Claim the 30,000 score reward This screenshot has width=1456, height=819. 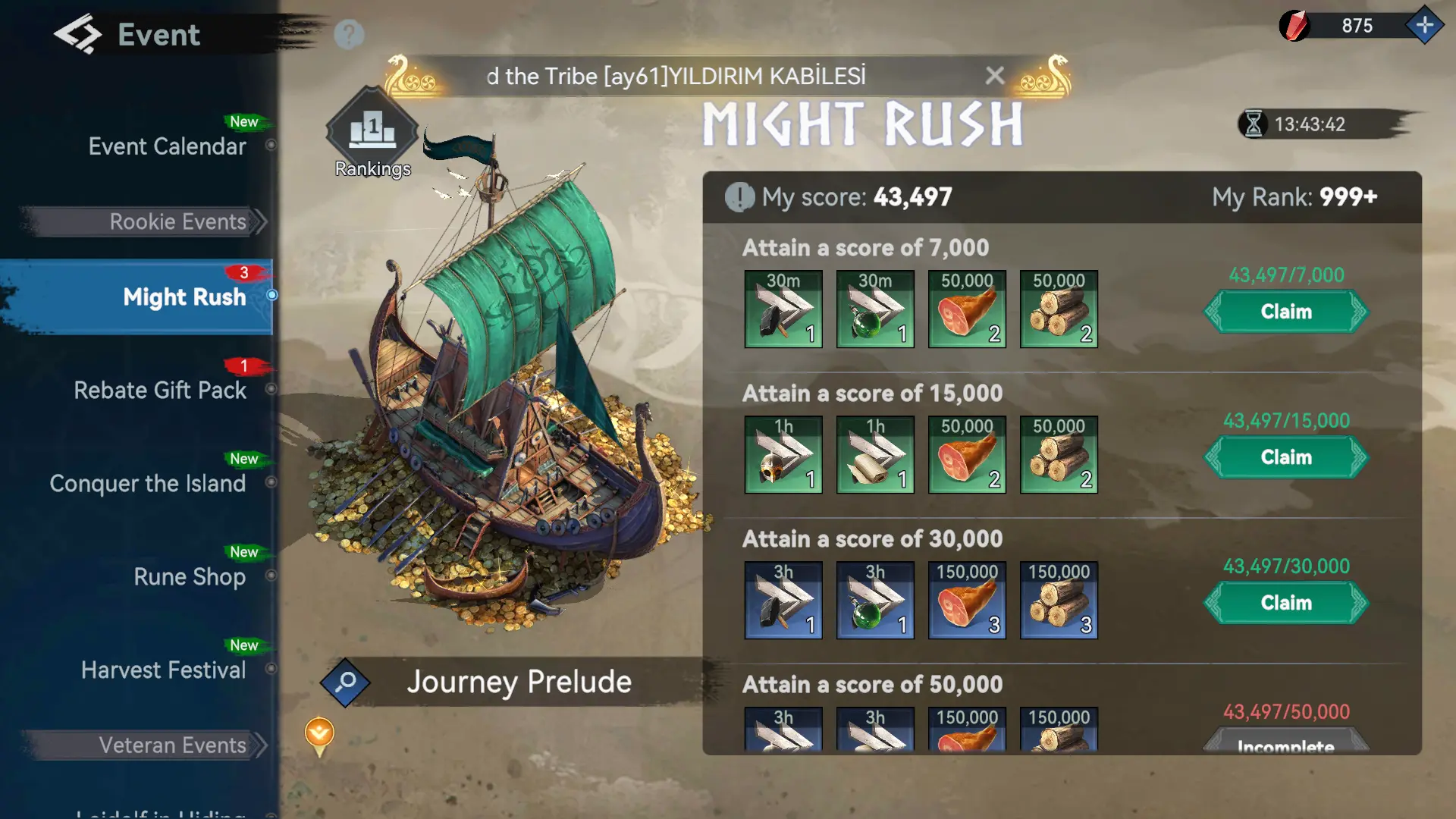[x=1285, y=603]
